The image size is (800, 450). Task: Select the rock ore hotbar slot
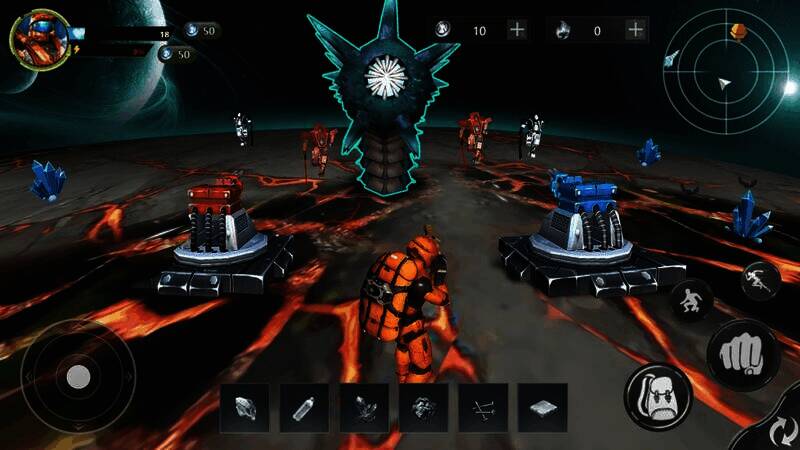click(x=423, y=408)
